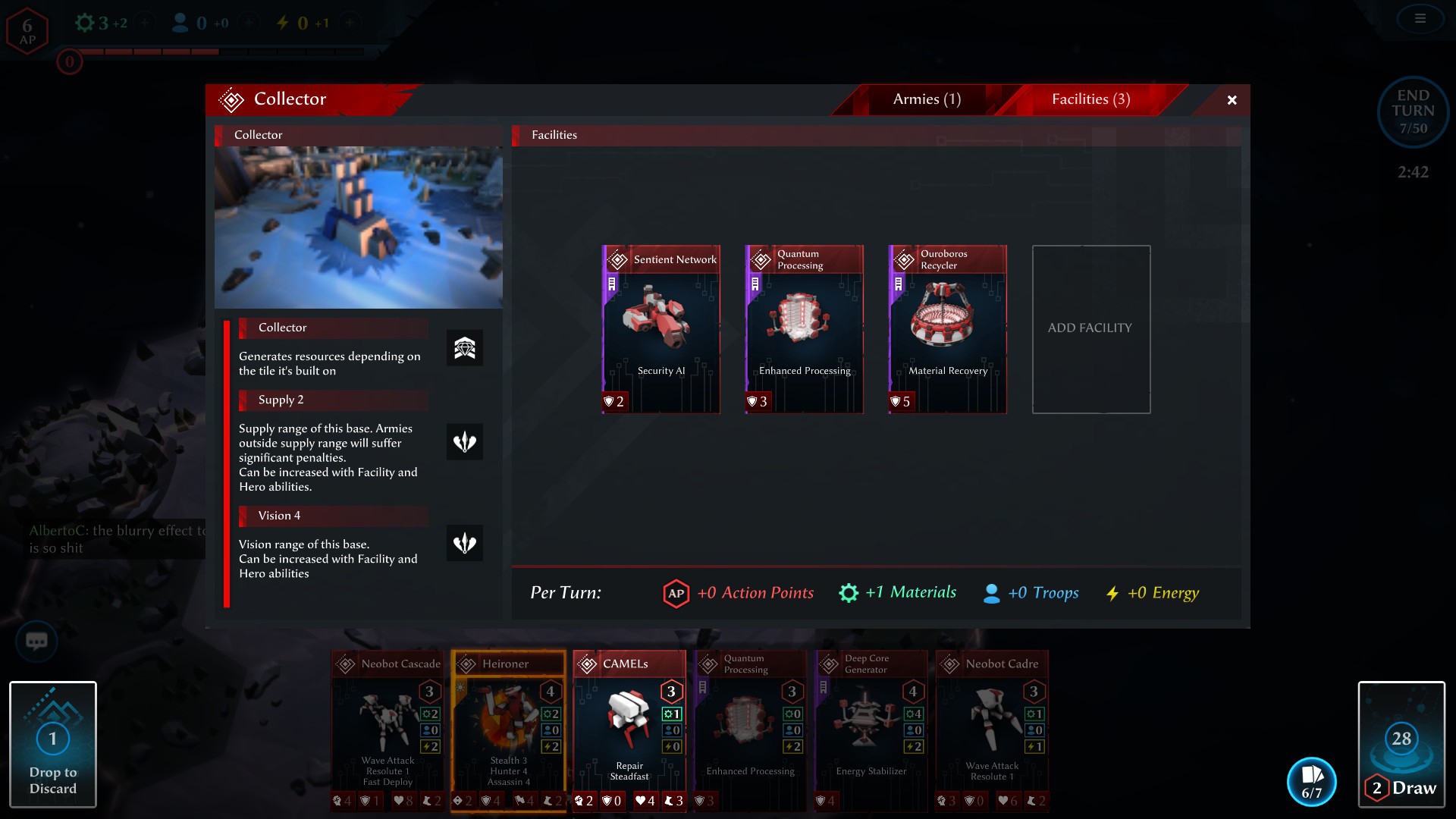The height and width of the screenshot is (819, 1456).
Task: Select the installed Quantum Processing facility
Action: pyautogui.click(x=804, y=329)
